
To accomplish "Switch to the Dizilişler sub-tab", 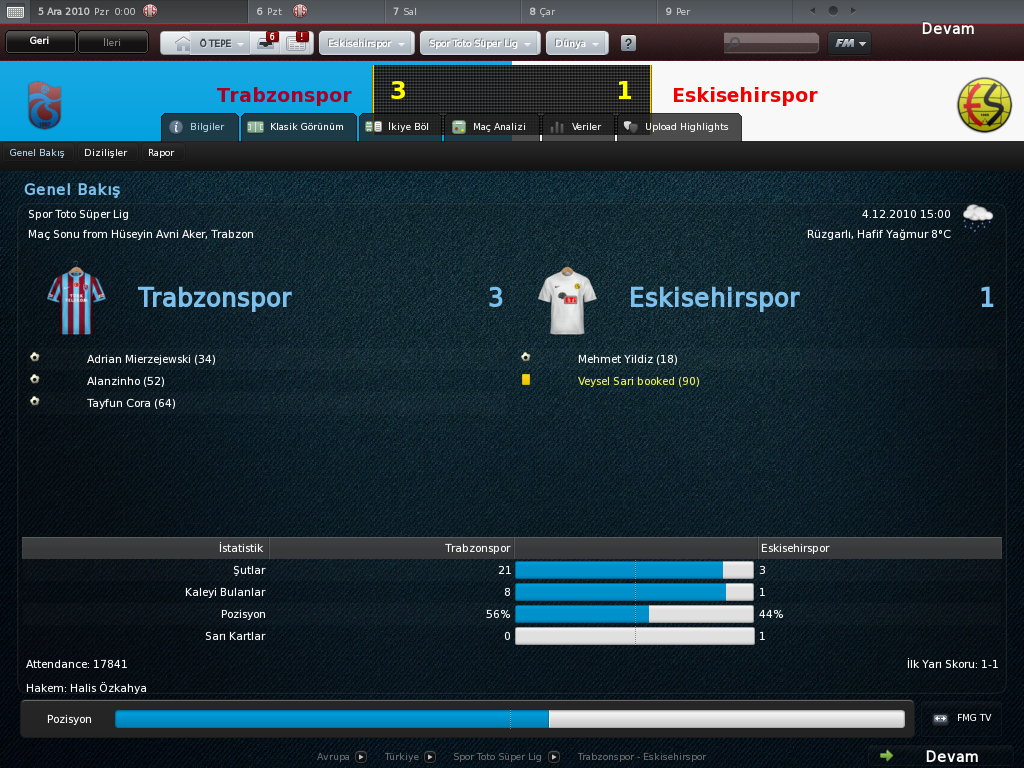I will 106,153.
